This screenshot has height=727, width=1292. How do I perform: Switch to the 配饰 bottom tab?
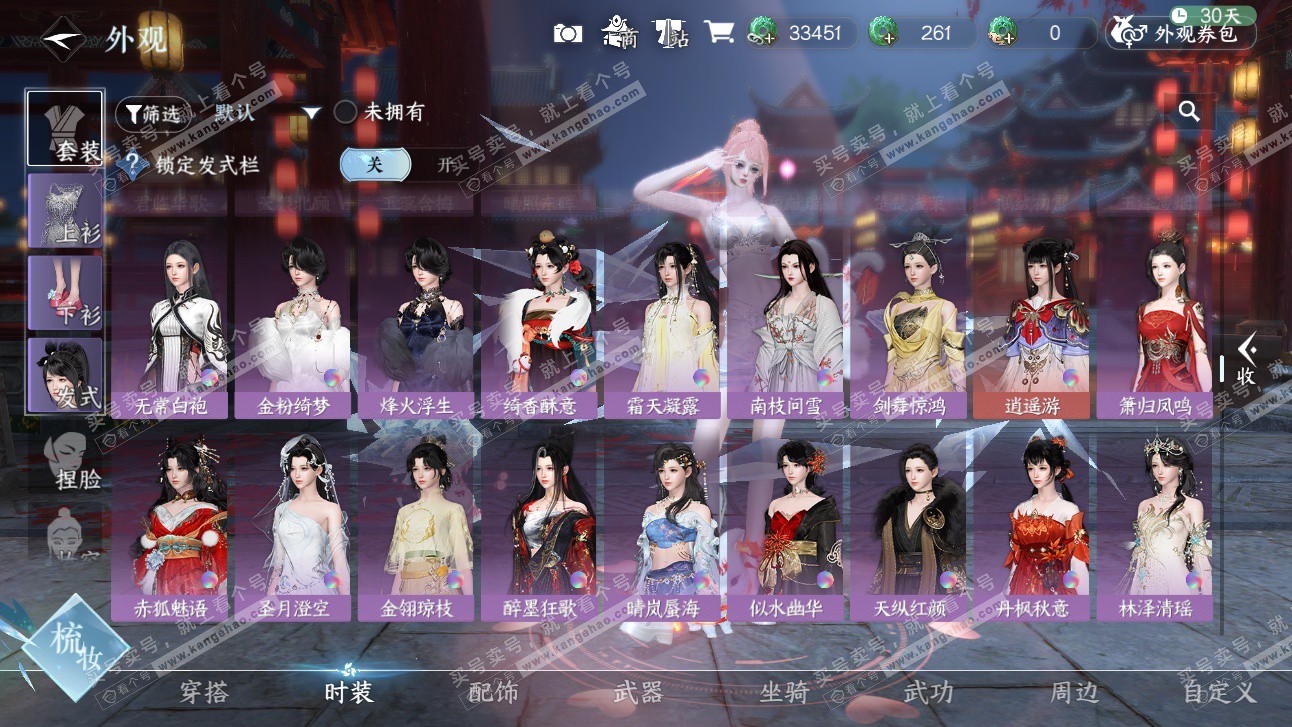tap(494, 691)
